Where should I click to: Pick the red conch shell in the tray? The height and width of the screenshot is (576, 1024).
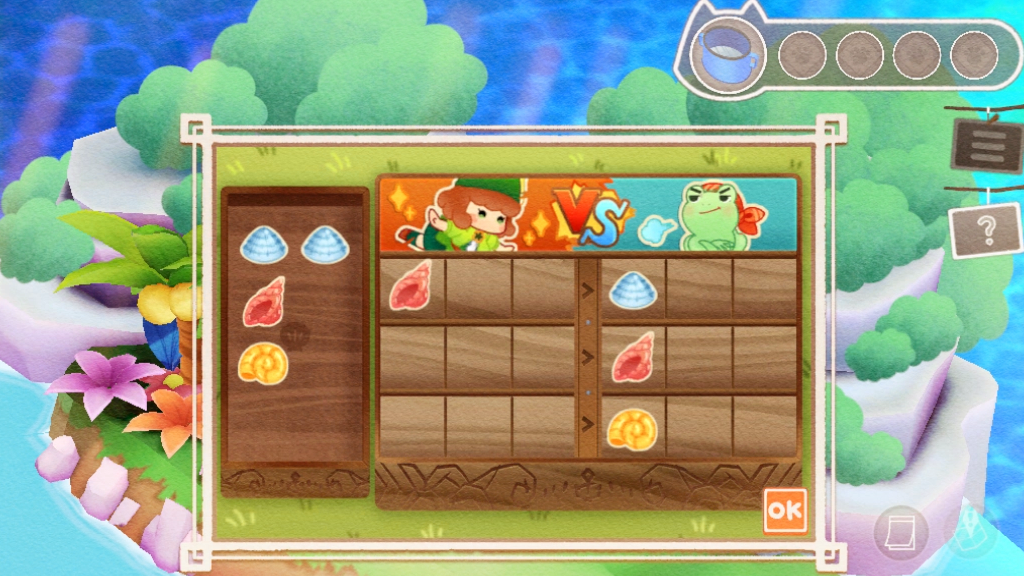point(263,302)
